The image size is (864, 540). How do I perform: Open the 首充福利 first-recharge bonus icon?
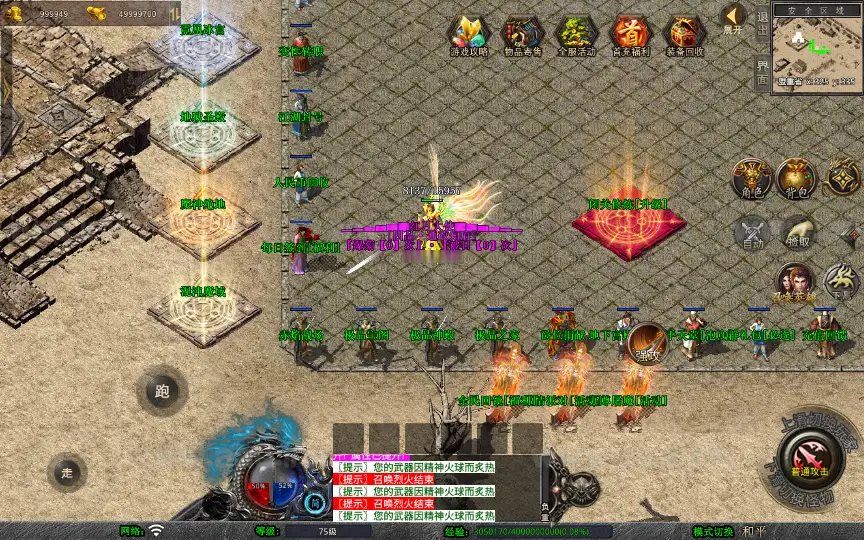click(x=630, y=35)
